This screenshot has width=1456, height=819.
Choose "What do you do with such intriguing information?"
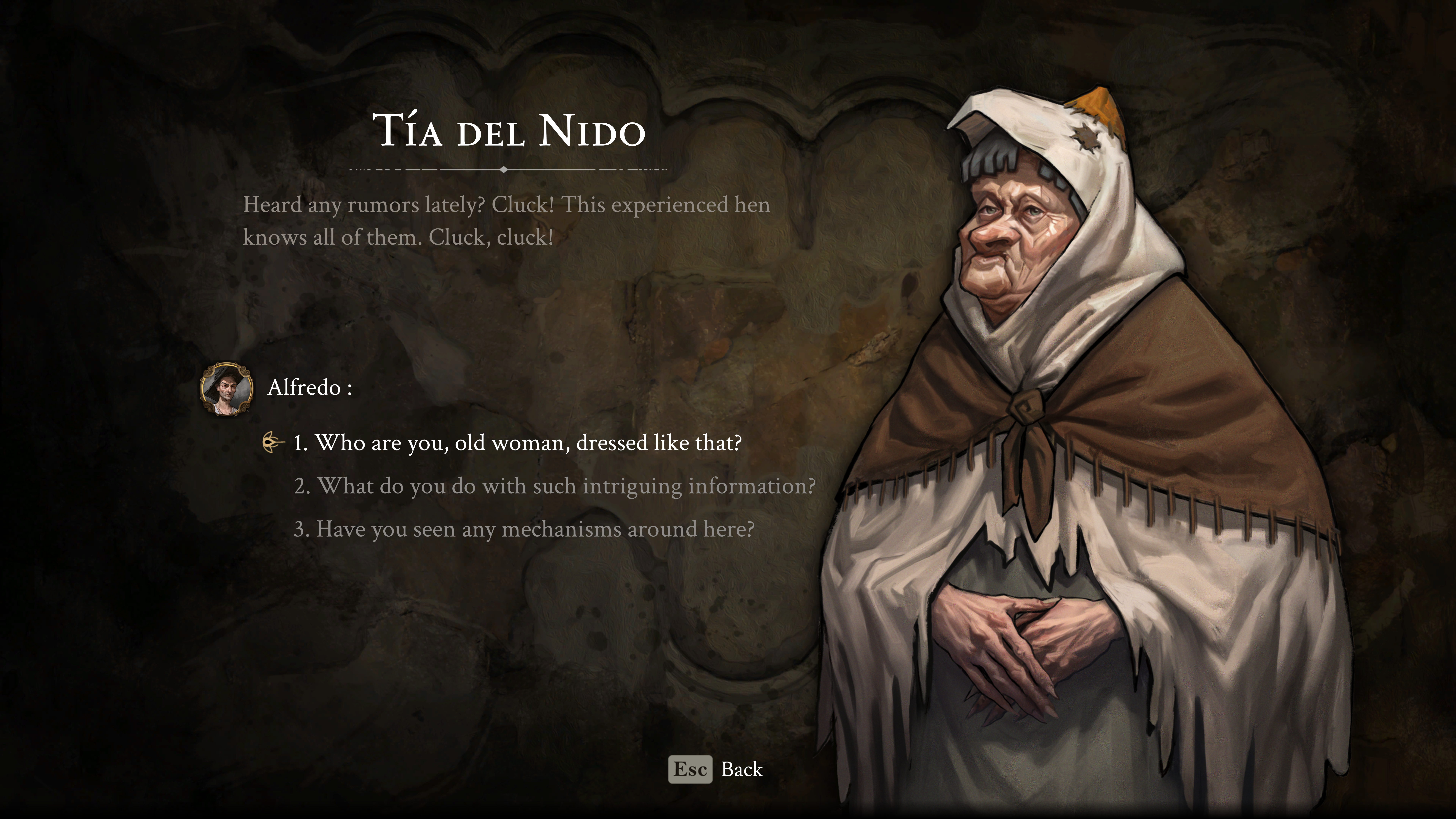(x=555, y=486)
